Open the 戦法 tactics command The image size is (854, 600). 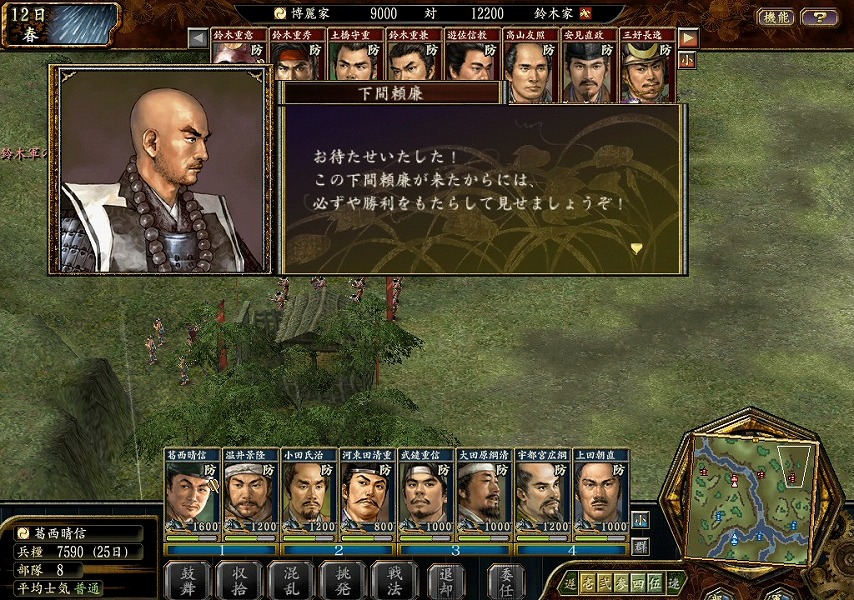[x=394, y=579]
